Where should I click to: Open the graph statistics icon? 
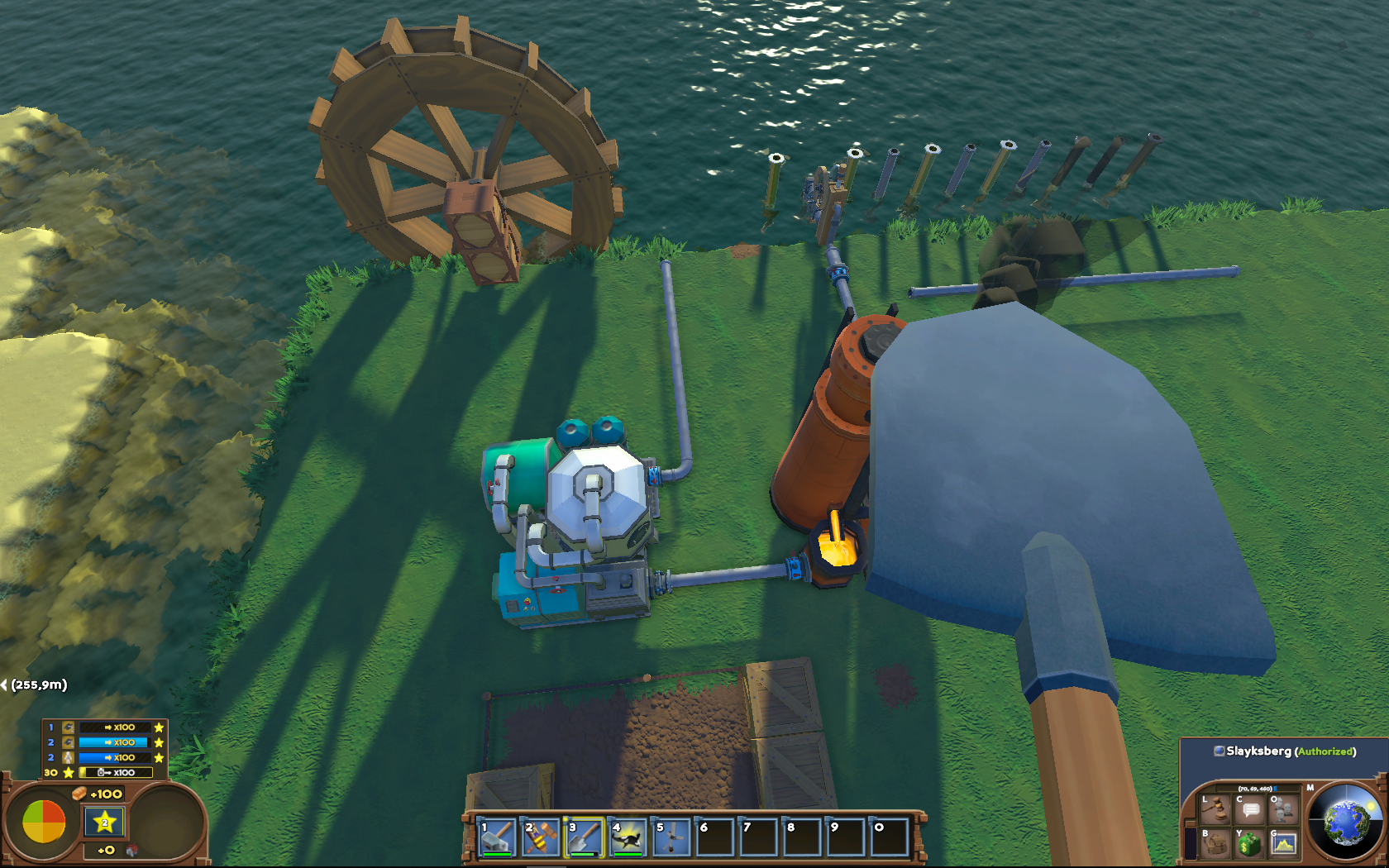1283,843
